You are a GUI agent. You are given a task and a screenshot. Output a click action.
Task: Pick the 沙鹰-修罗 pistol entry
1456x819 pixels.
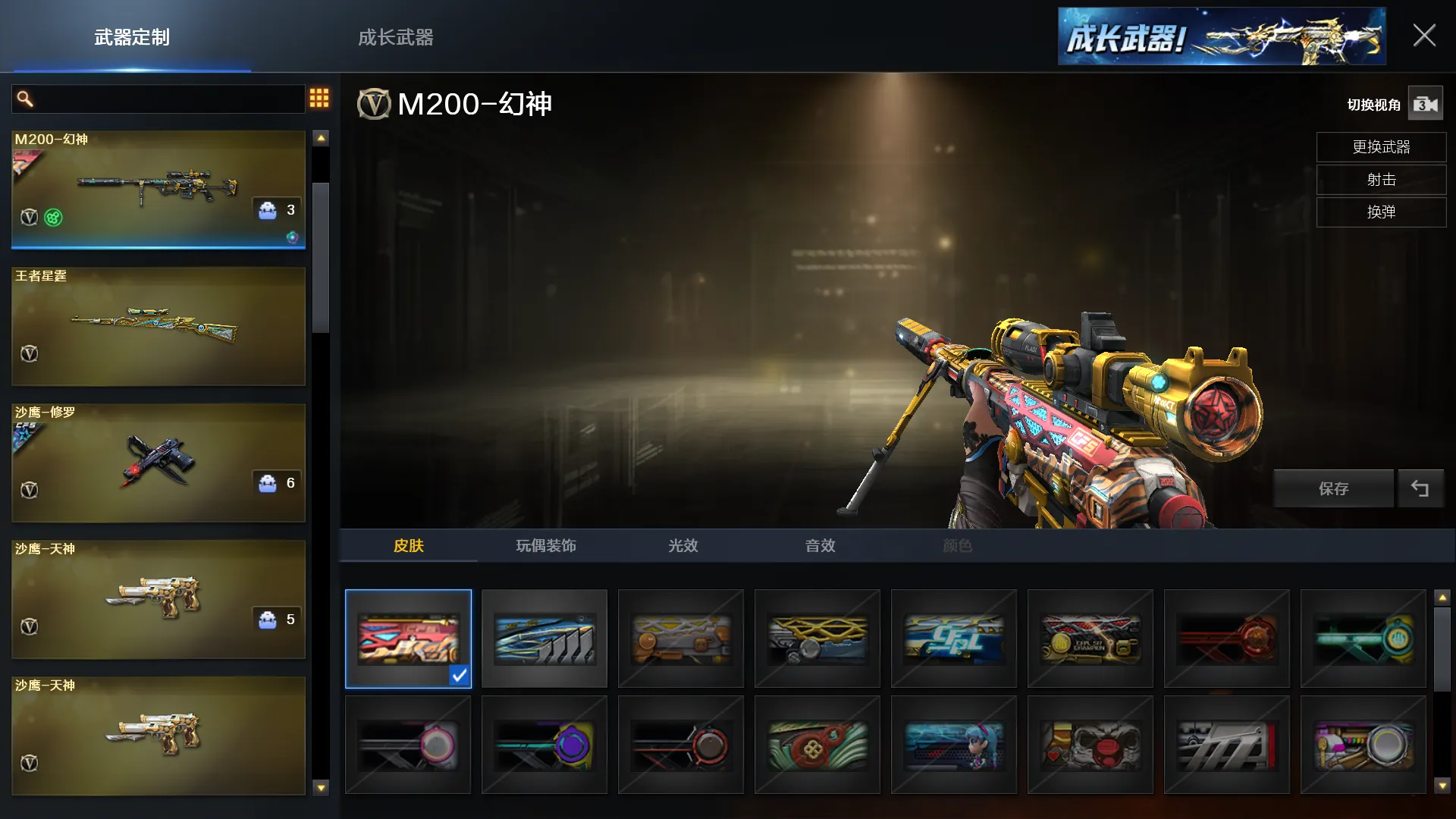click(x=158, y=463)
